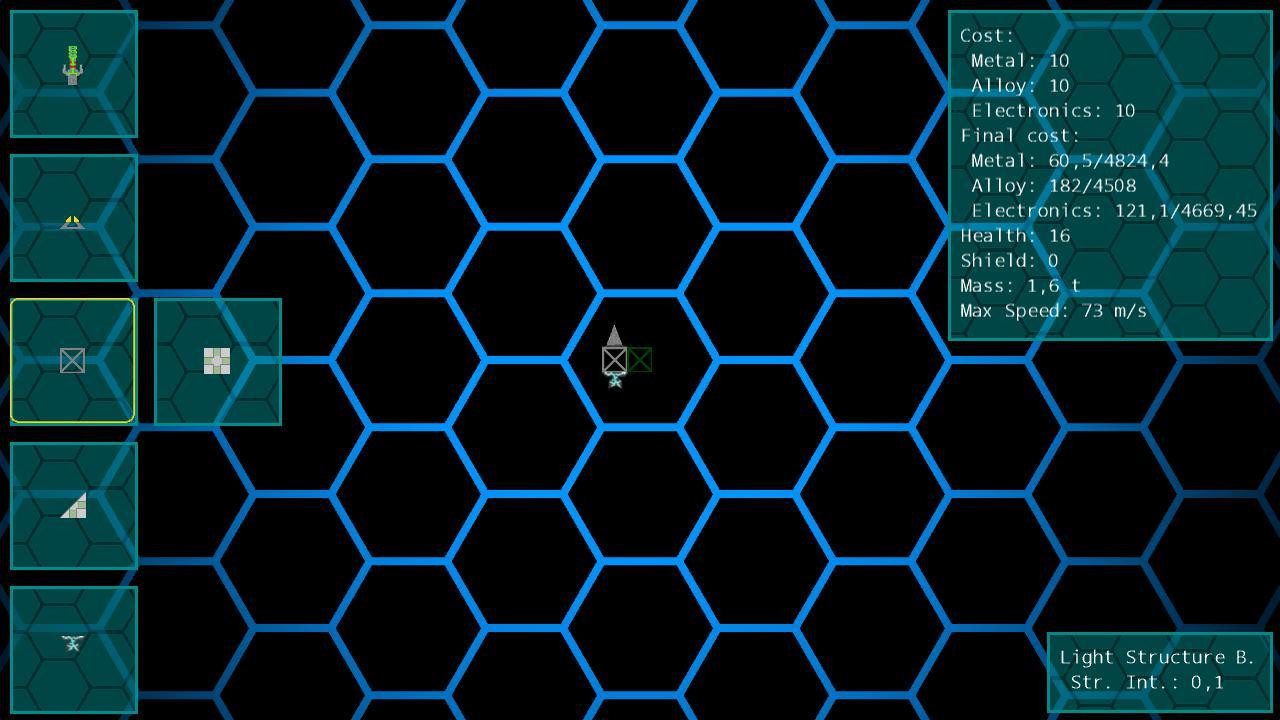Click the Health: 16 stat line
Viewport: 1280px width, 720px height.
[1015, 235]
